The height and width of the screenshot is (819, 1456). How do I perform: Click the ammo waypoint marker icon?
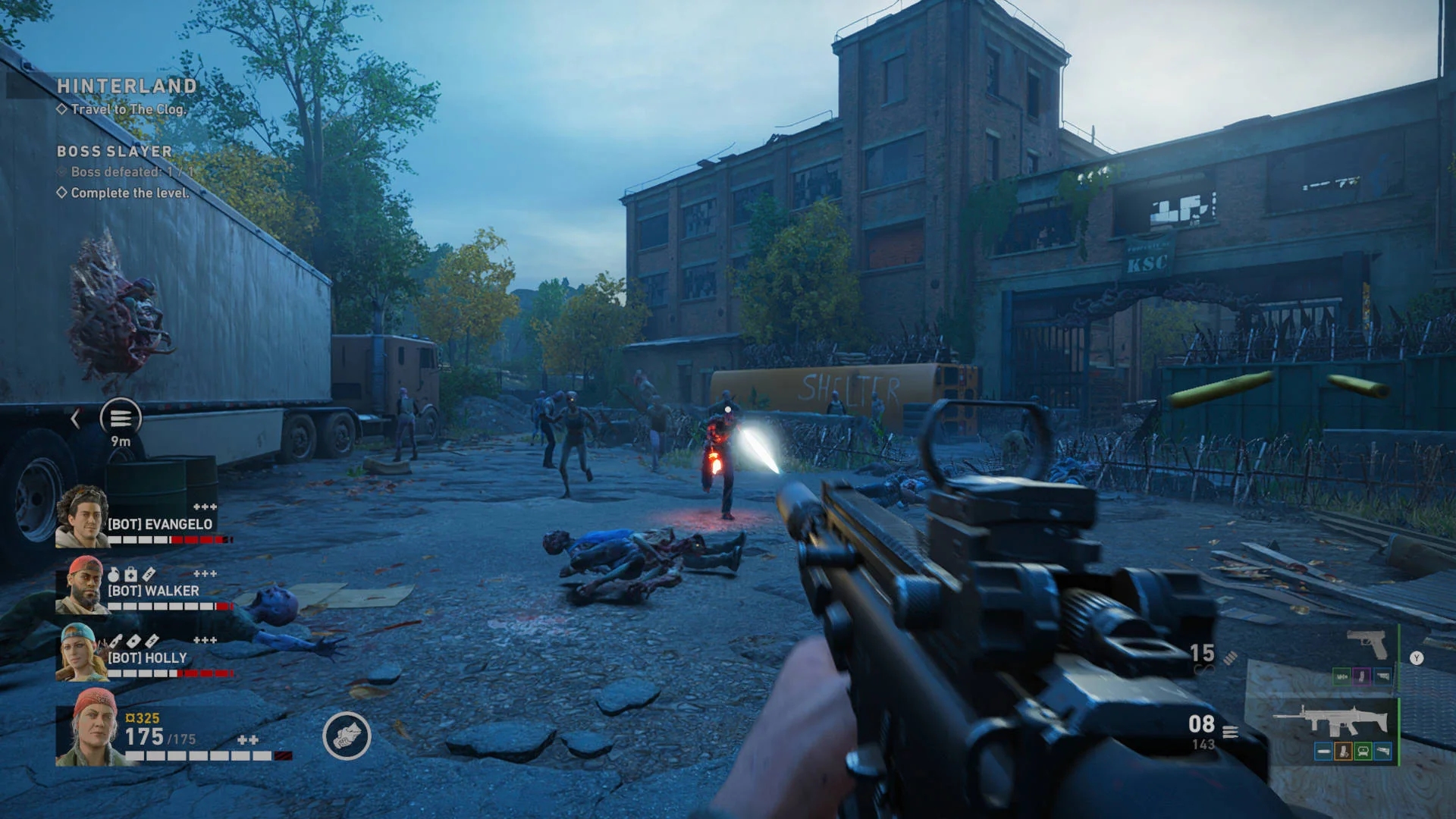tap(121, 417)
